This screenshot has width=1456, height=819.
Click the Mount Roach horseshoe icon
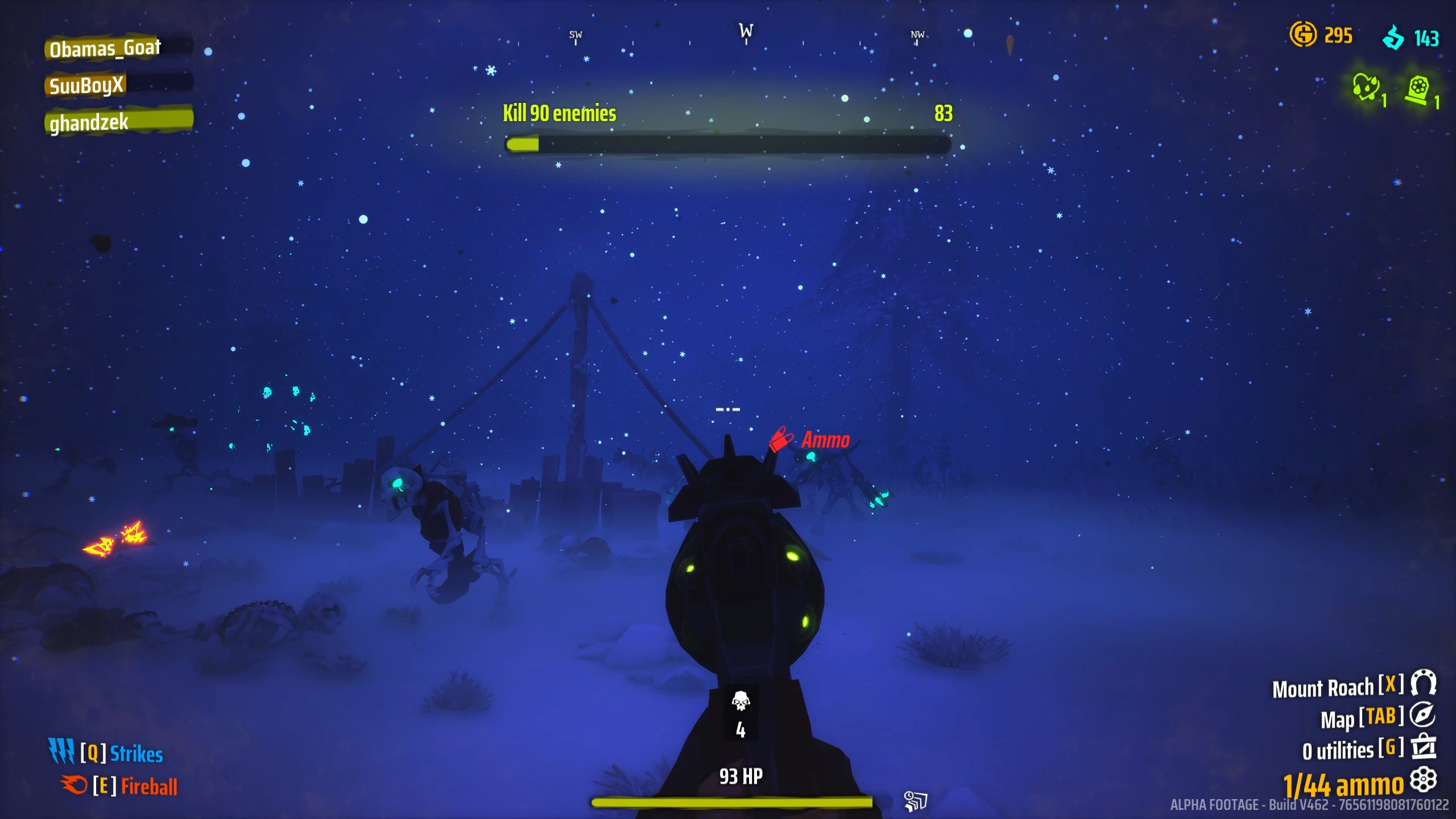point(1424,683)
